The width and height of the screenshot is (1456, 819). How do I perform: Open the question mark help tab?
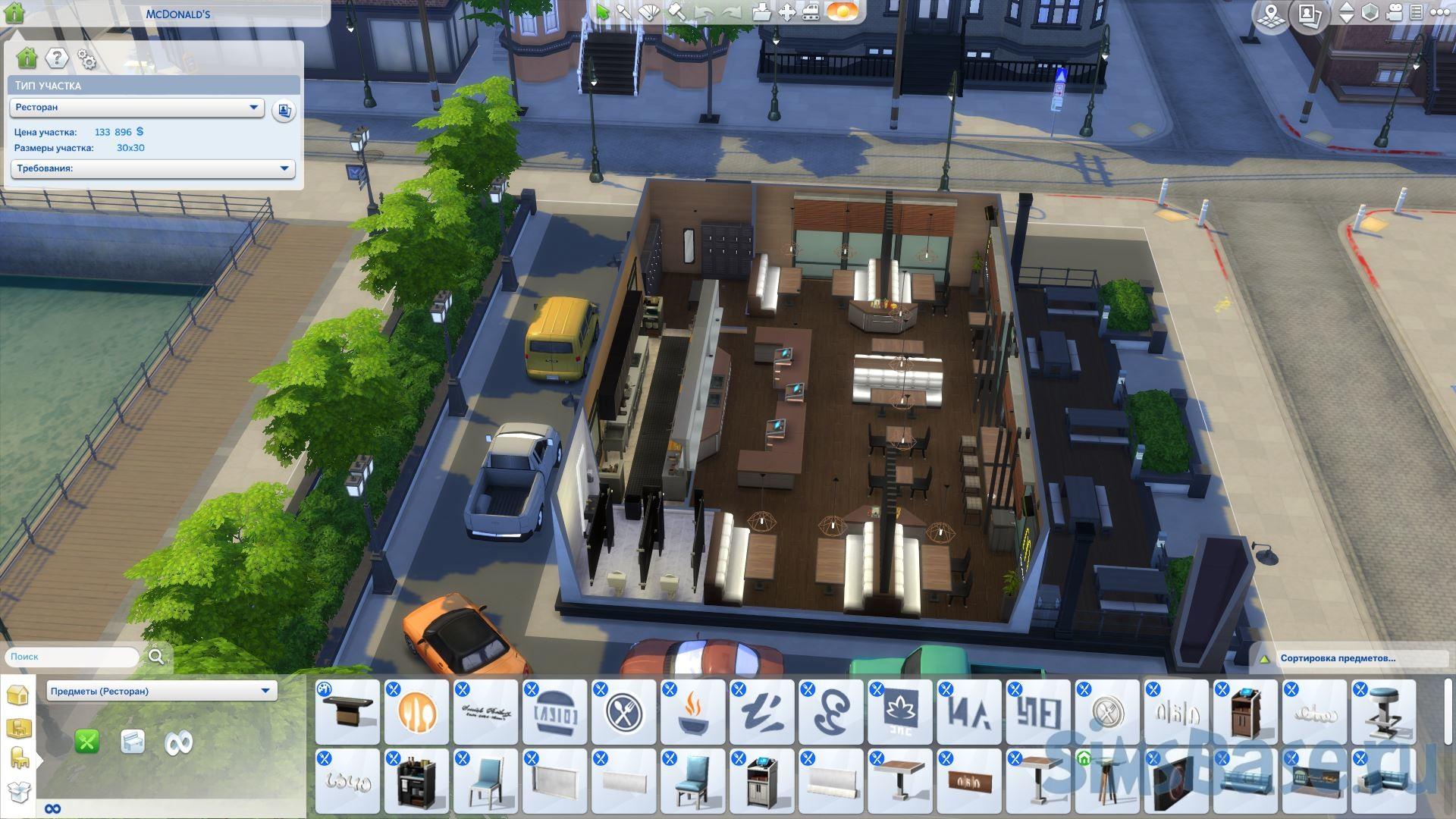[57, 58]
